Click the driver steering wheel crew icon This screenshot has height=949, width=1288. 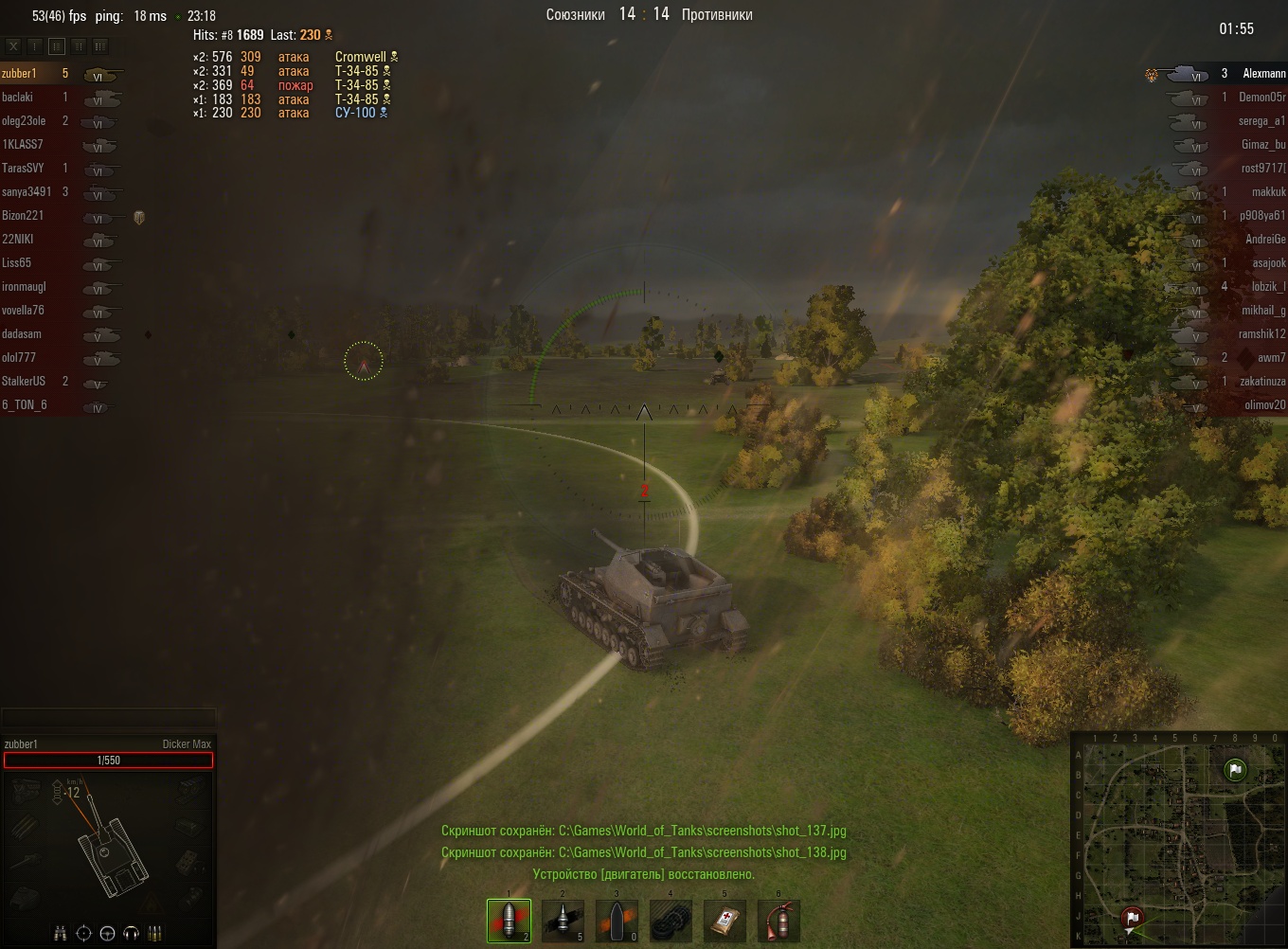pos(107,933)
